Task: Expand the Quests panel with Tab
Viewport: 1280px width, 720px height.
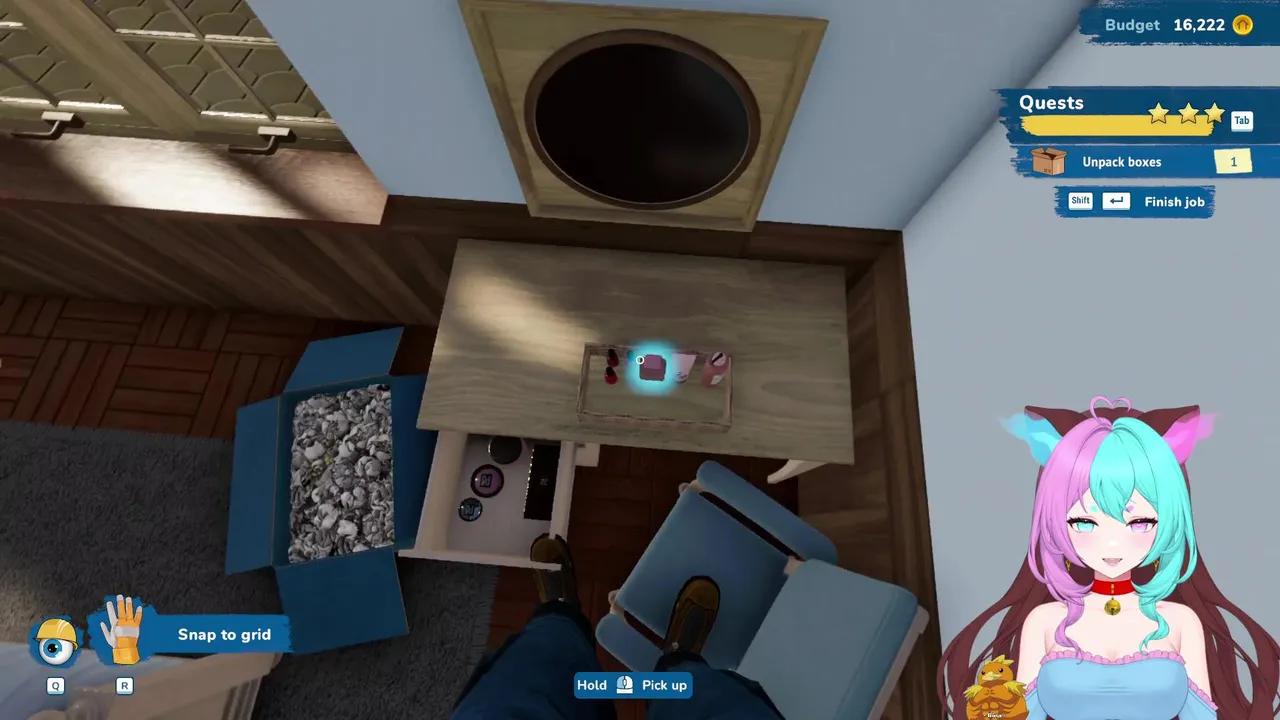Action: 1242,120
